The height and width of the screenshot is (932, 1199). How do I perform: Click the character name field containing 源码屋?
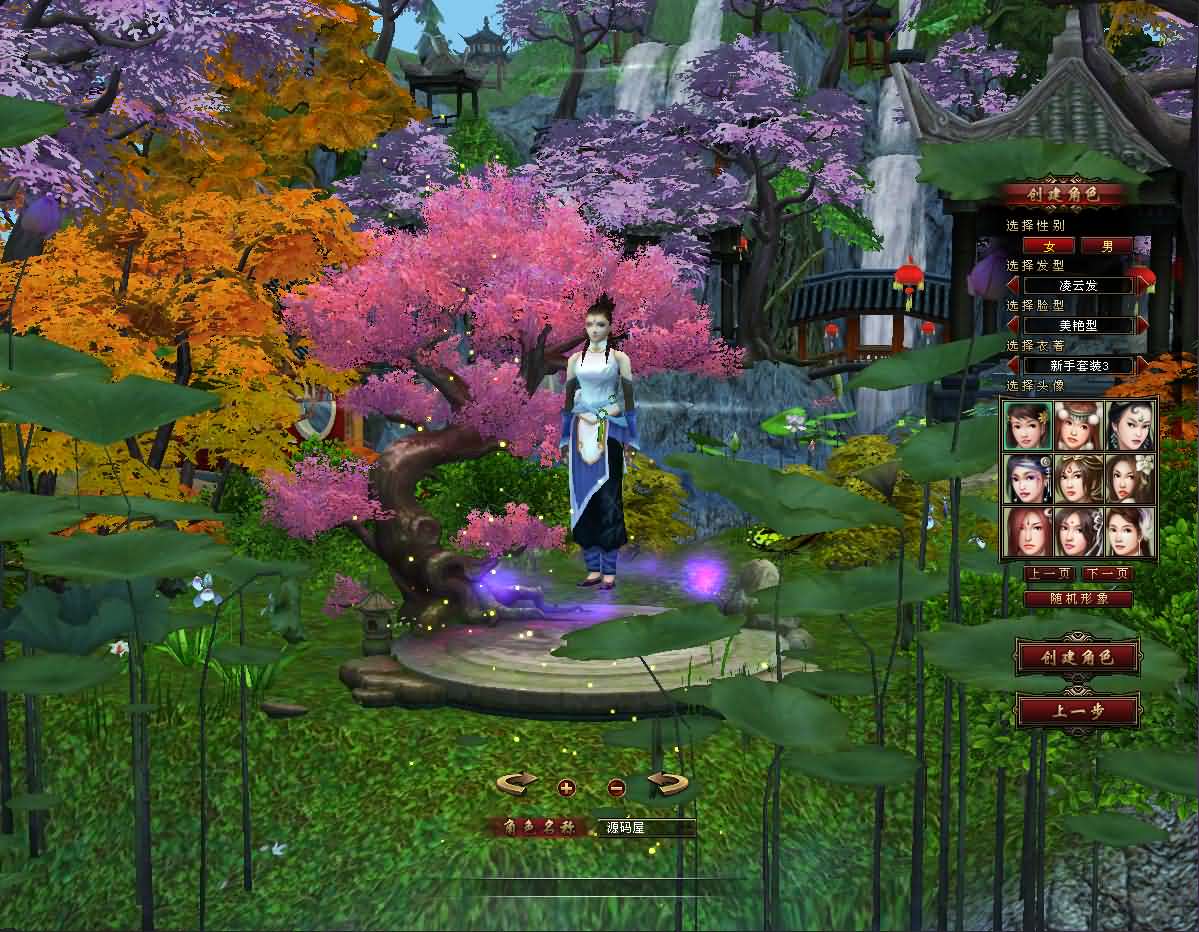pyautogui.click(x=646, y=828)
